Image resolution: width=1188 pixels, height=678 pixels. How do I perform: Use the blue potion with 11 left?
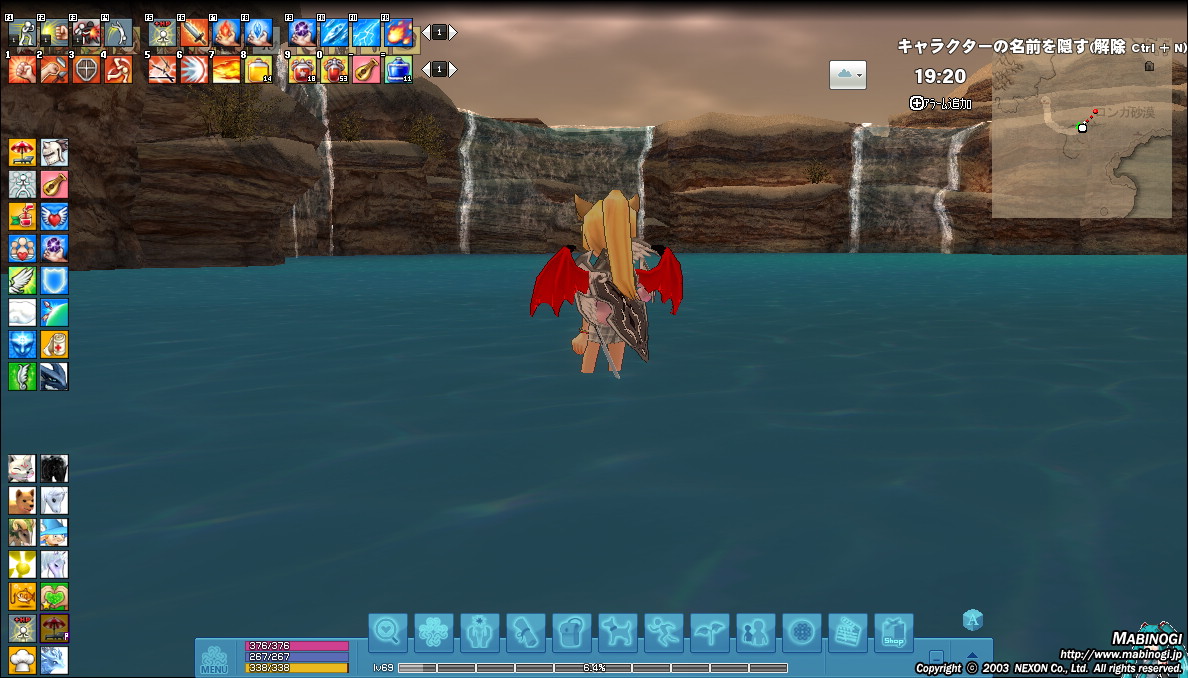point(398,69)
